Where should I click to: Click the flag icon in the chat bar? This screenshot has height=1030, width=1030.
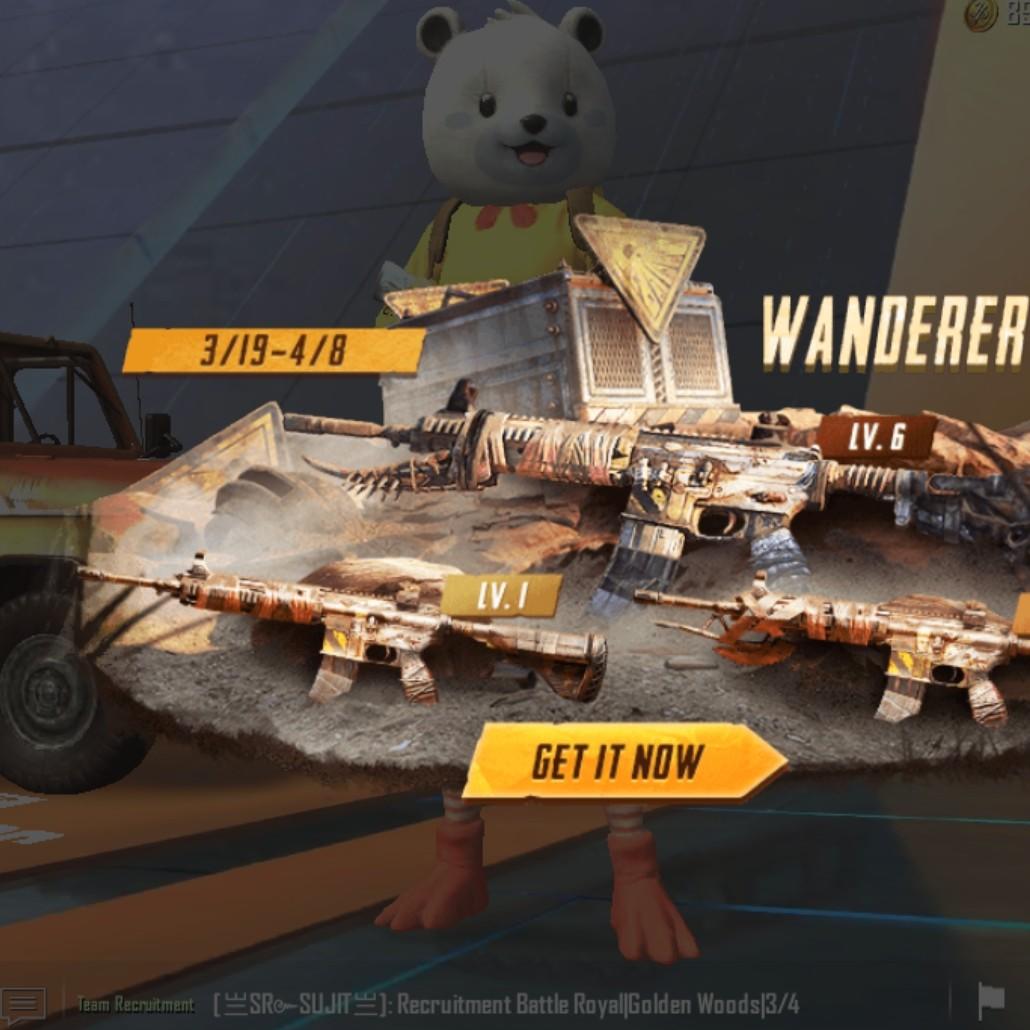[990, 1001]
